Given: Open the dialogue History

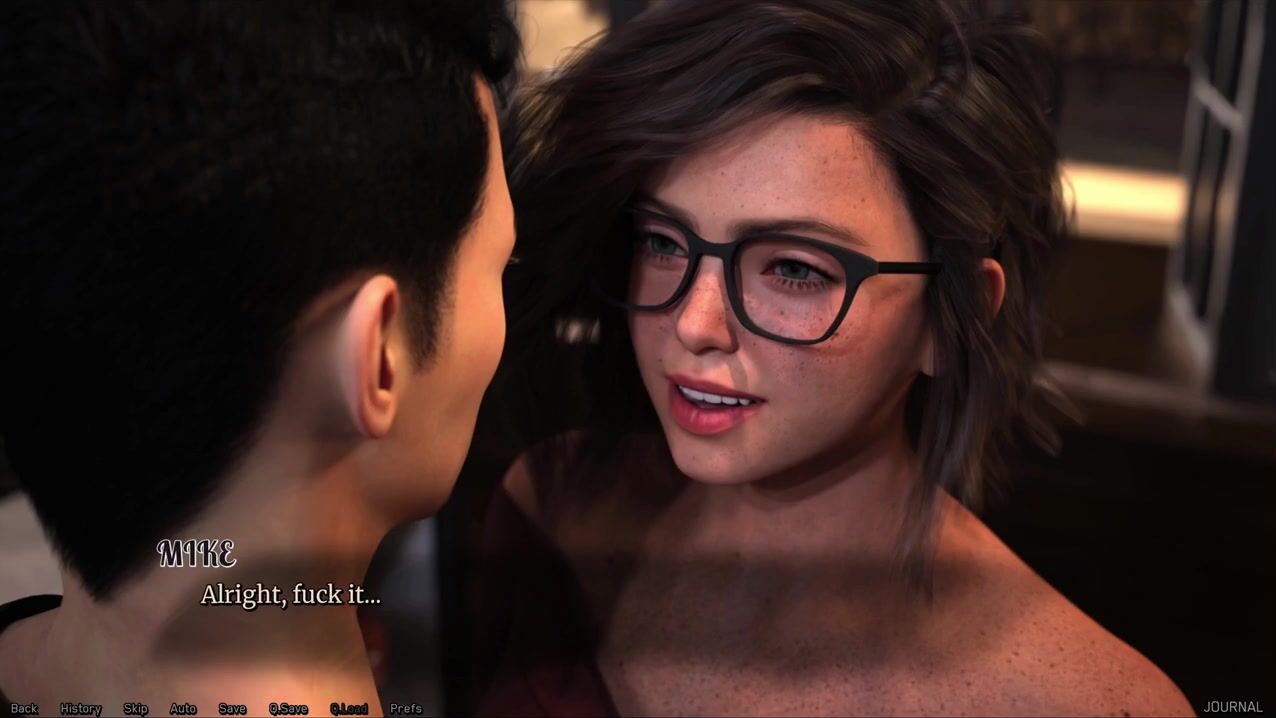Looking at the screenshot, I should click(81, 708).
